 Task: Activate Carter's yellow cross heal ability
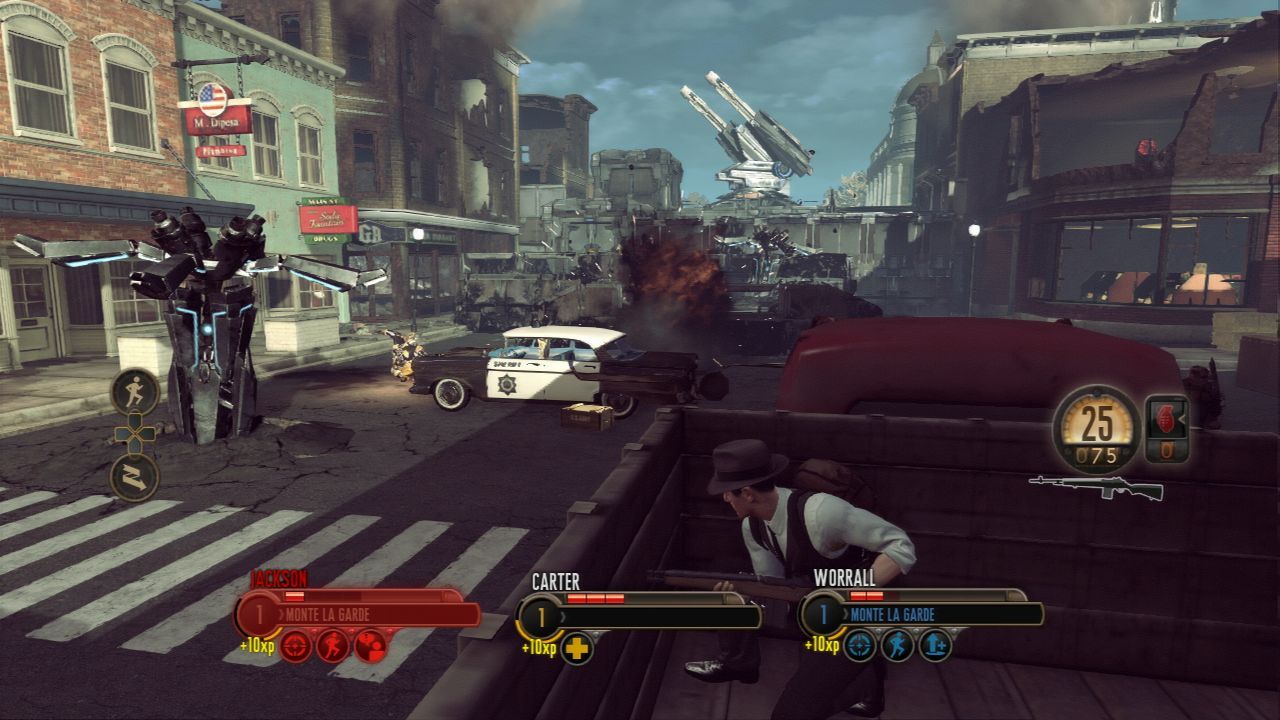577,647
